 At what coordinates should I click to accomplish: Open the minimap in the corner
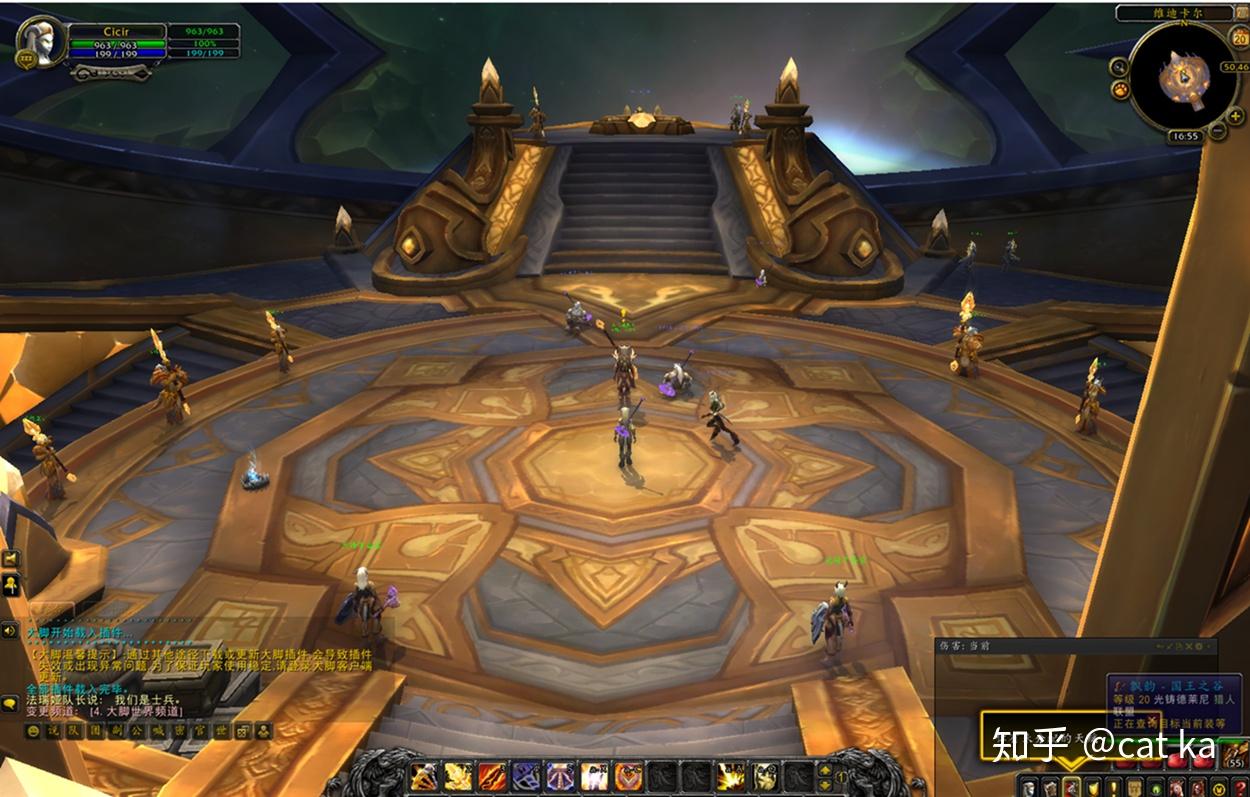(1184, 76)
